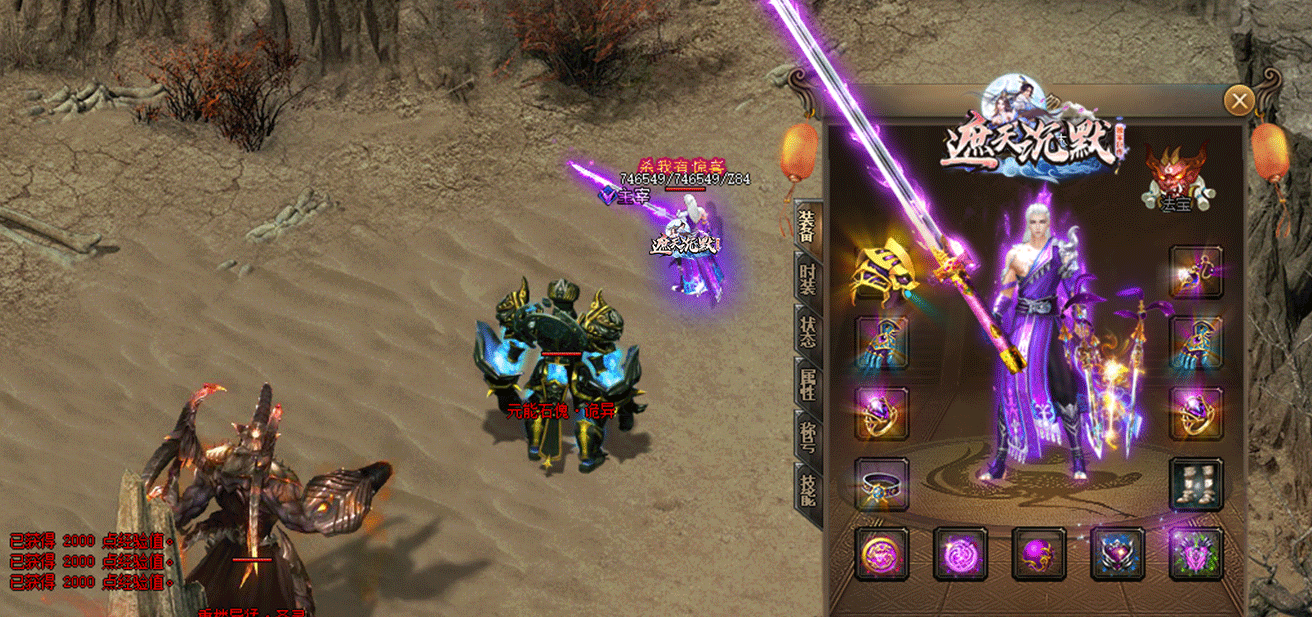Select the round gold medallion slot
Viewport: 1312px width, 617px height.
(x=881, y=554)
